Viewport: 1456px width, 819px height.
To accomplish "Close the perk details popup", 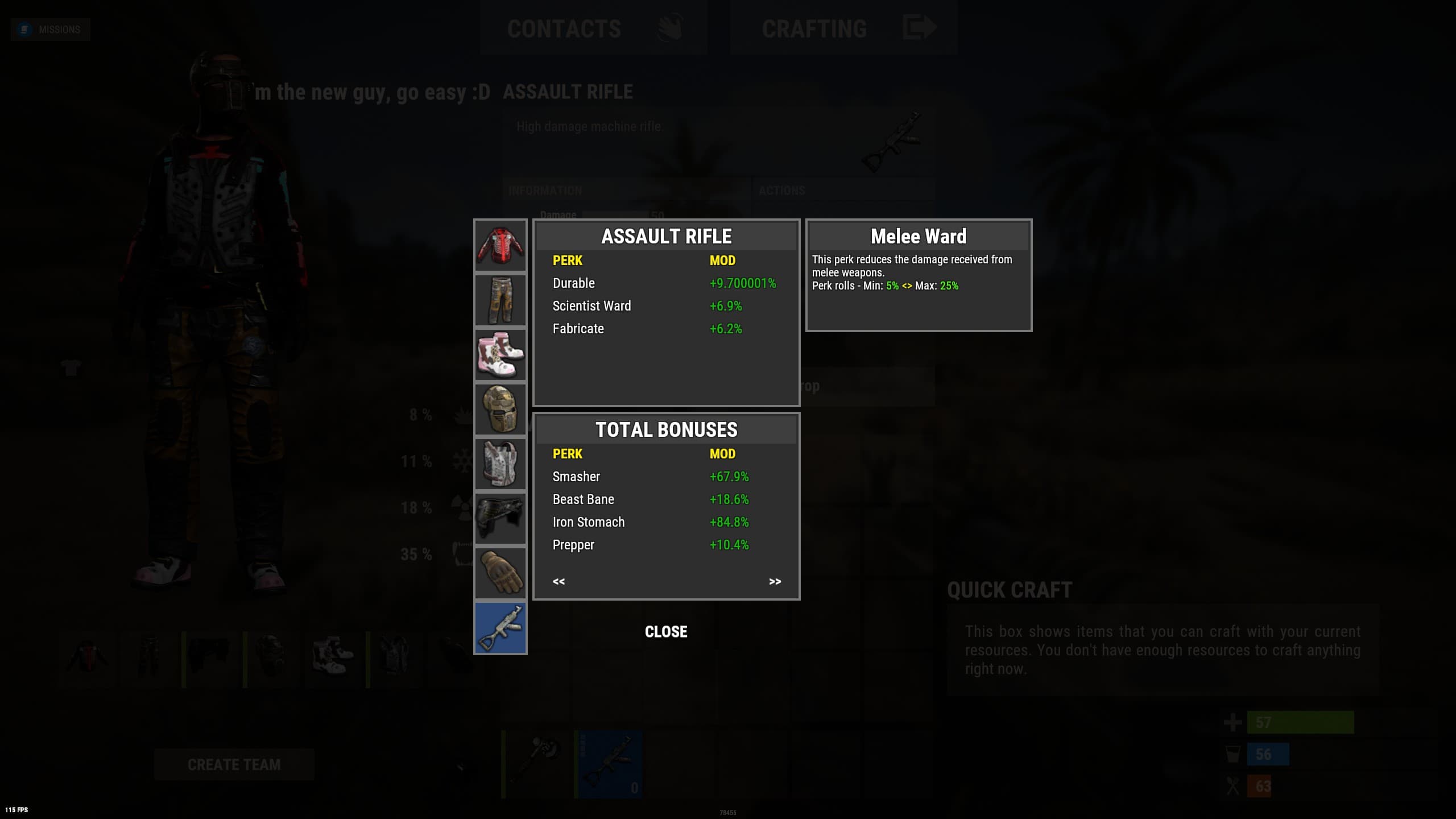I will pos(665,631).
